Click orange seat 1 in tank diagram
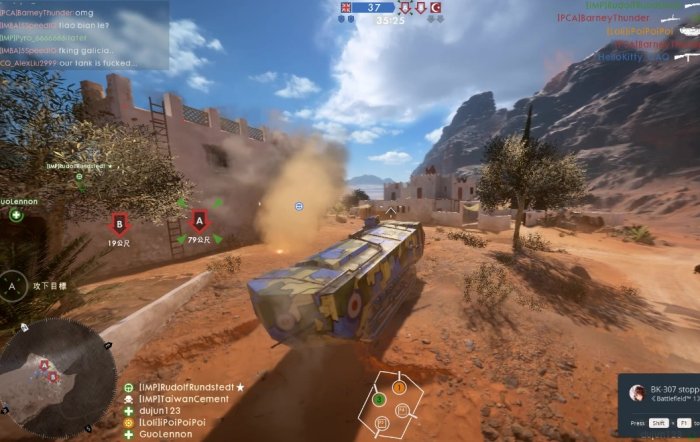Screen dimensions: 700x442 pyautogui.click(x=399, y=386)
